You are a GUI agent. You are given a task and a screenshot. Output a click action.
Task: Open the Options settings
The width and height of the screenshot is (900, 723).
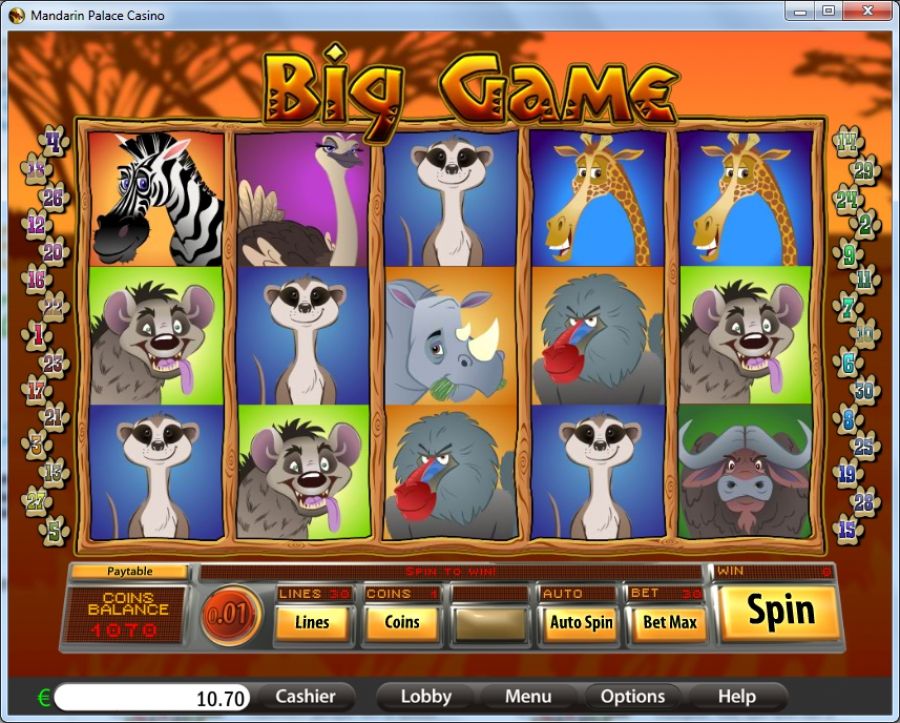click(x=632, y=696)
